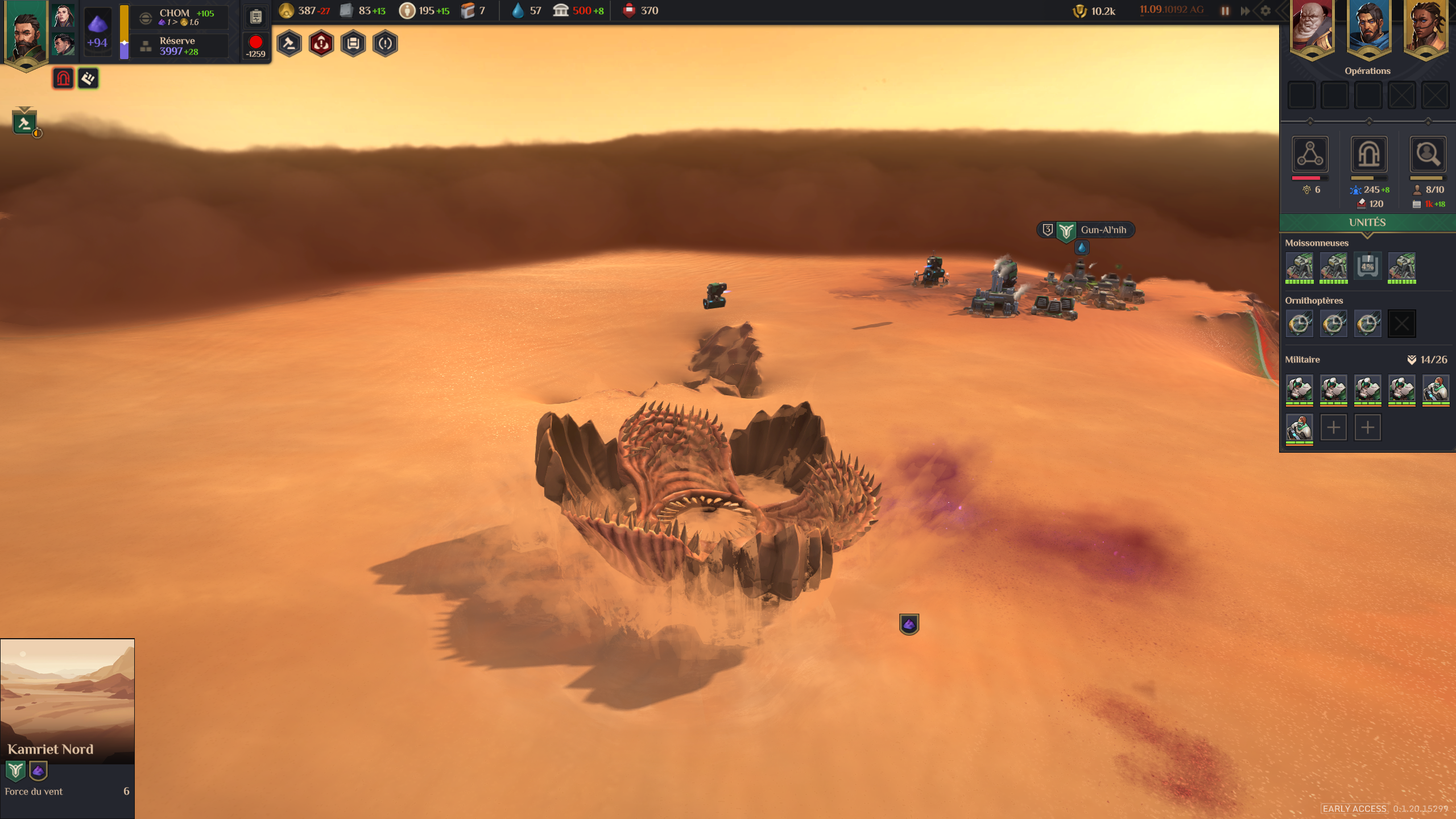
Task: Open the spice Réserve stockpile panel
Action: tap(179, 46)
